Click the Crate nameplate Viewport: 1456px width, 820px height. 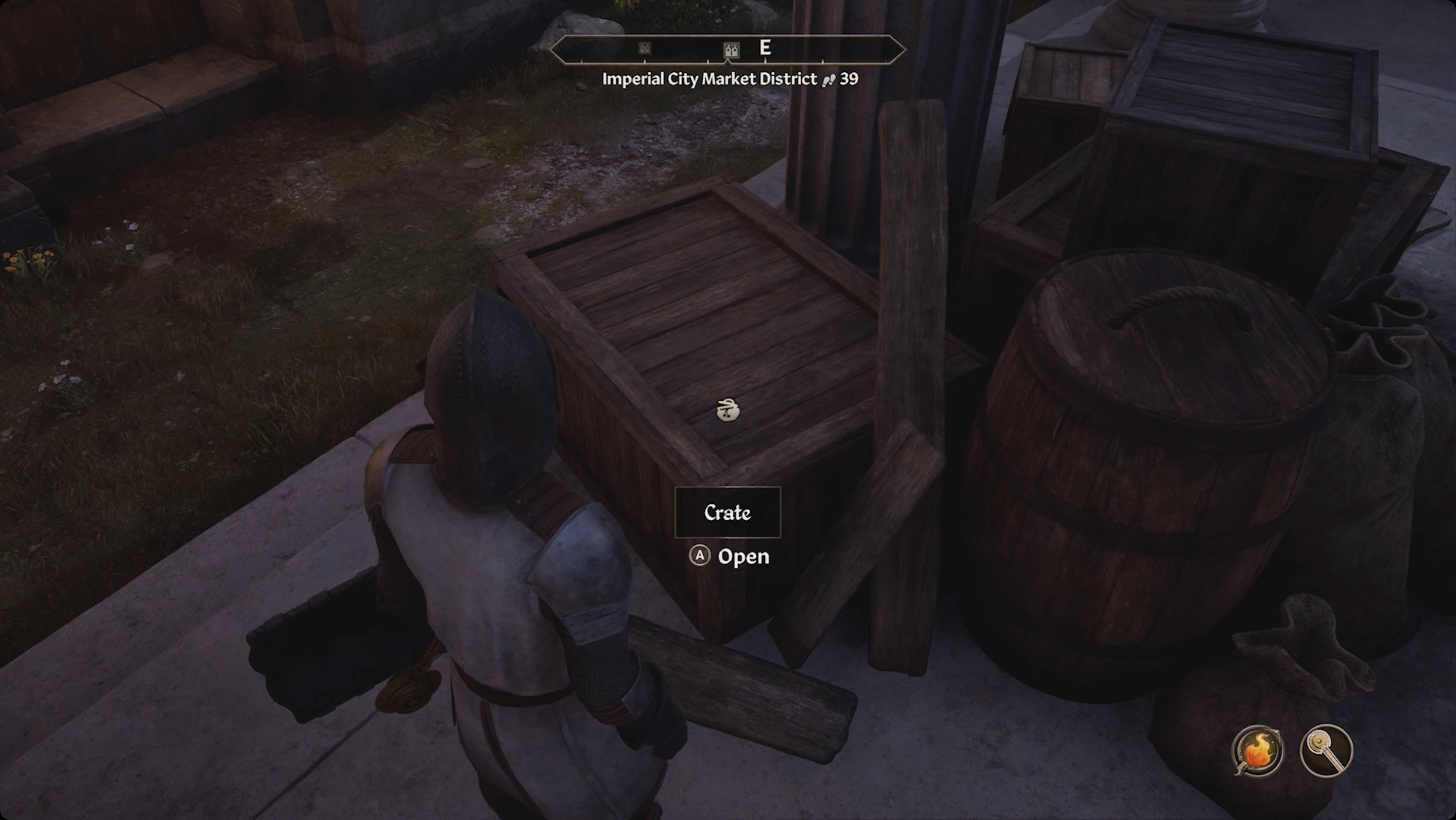(x=728, y=513)
